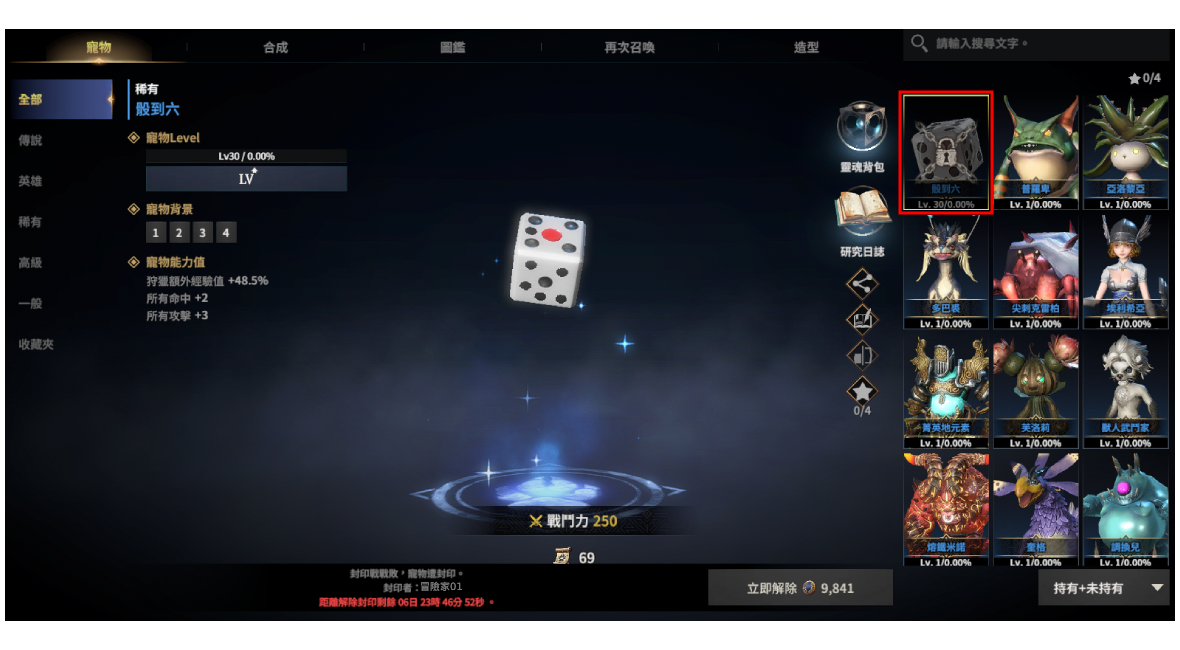1180x650 pixels.
Task: Select the 造型 tab
Action: coord(806,47)
